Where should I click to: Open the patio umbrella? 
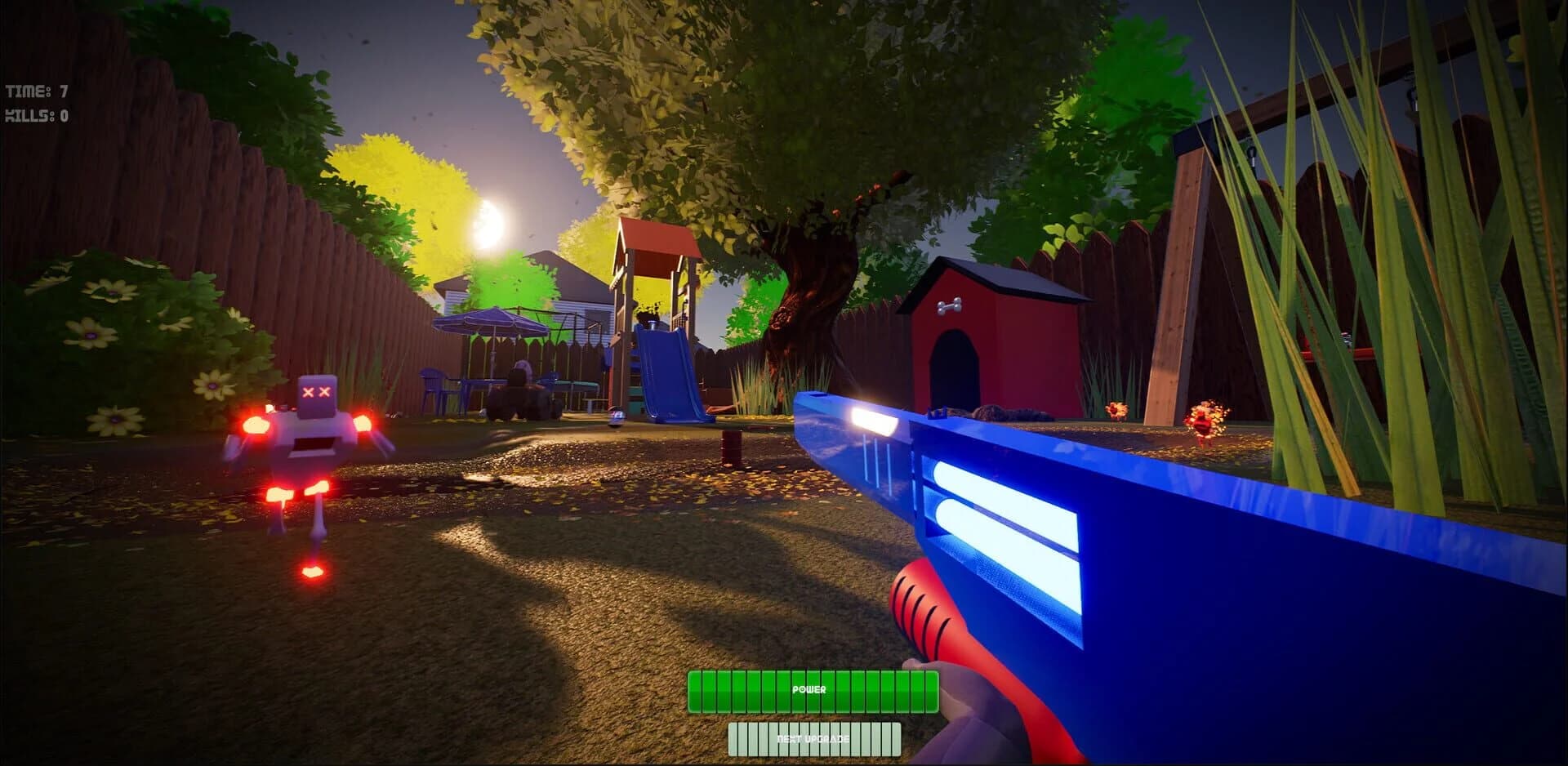[494, 318]
